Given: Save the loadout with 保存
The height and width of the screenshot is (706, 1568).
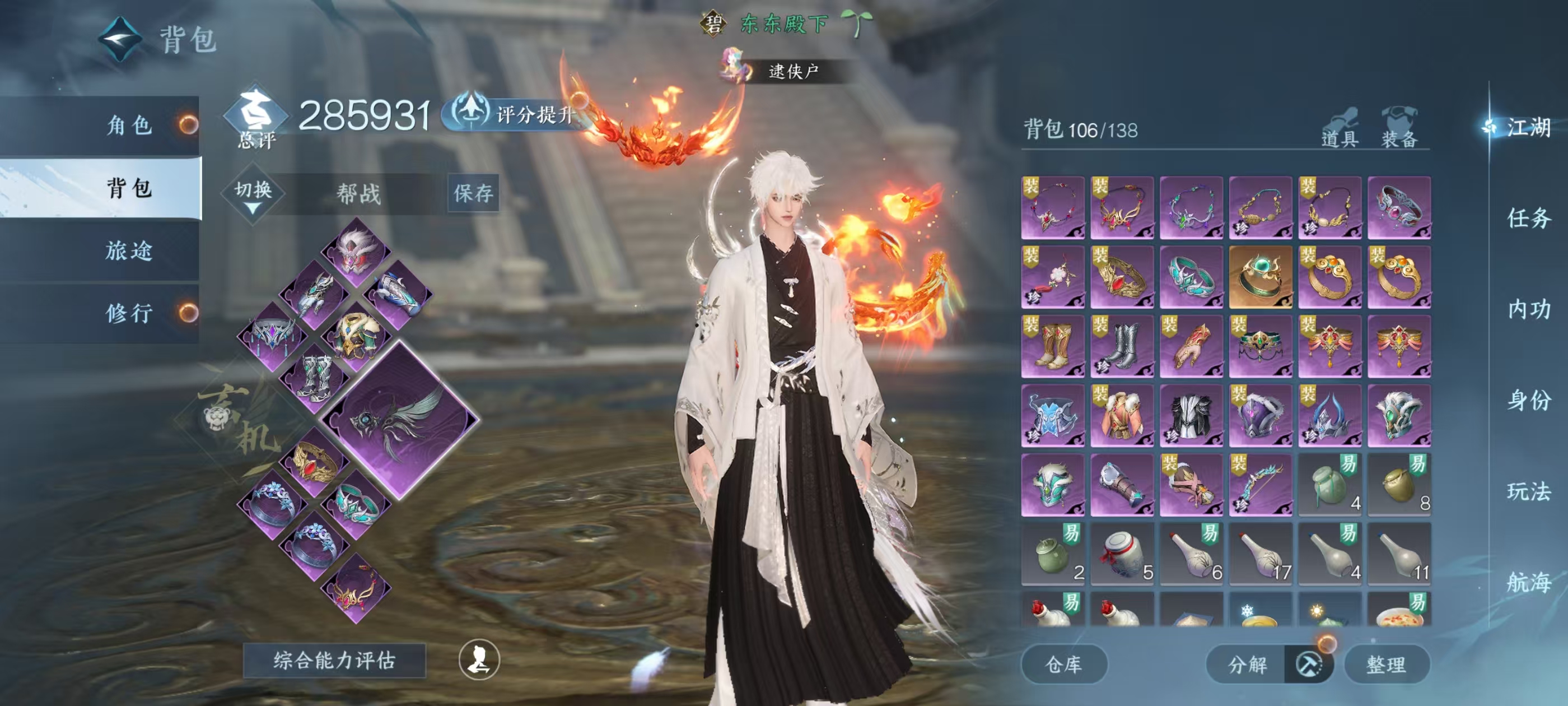Looking at the screenshot, I should (473, 194).
